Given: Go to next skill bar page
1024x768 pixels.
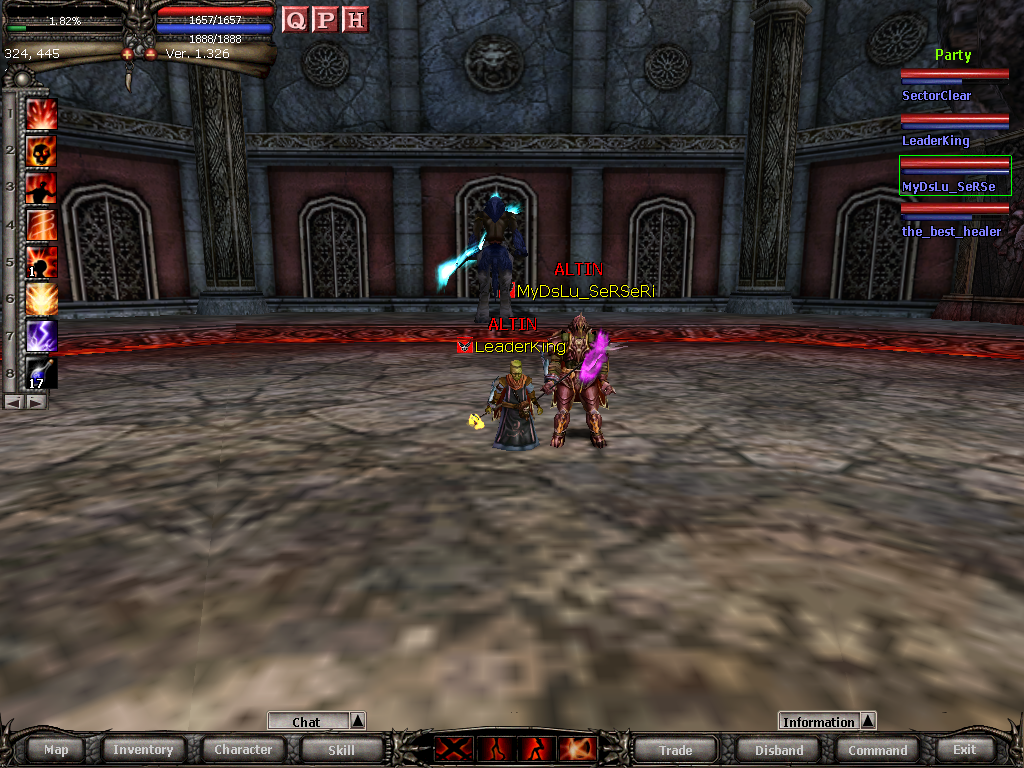Looking at the screenshot, I should [x=36, y=401].
